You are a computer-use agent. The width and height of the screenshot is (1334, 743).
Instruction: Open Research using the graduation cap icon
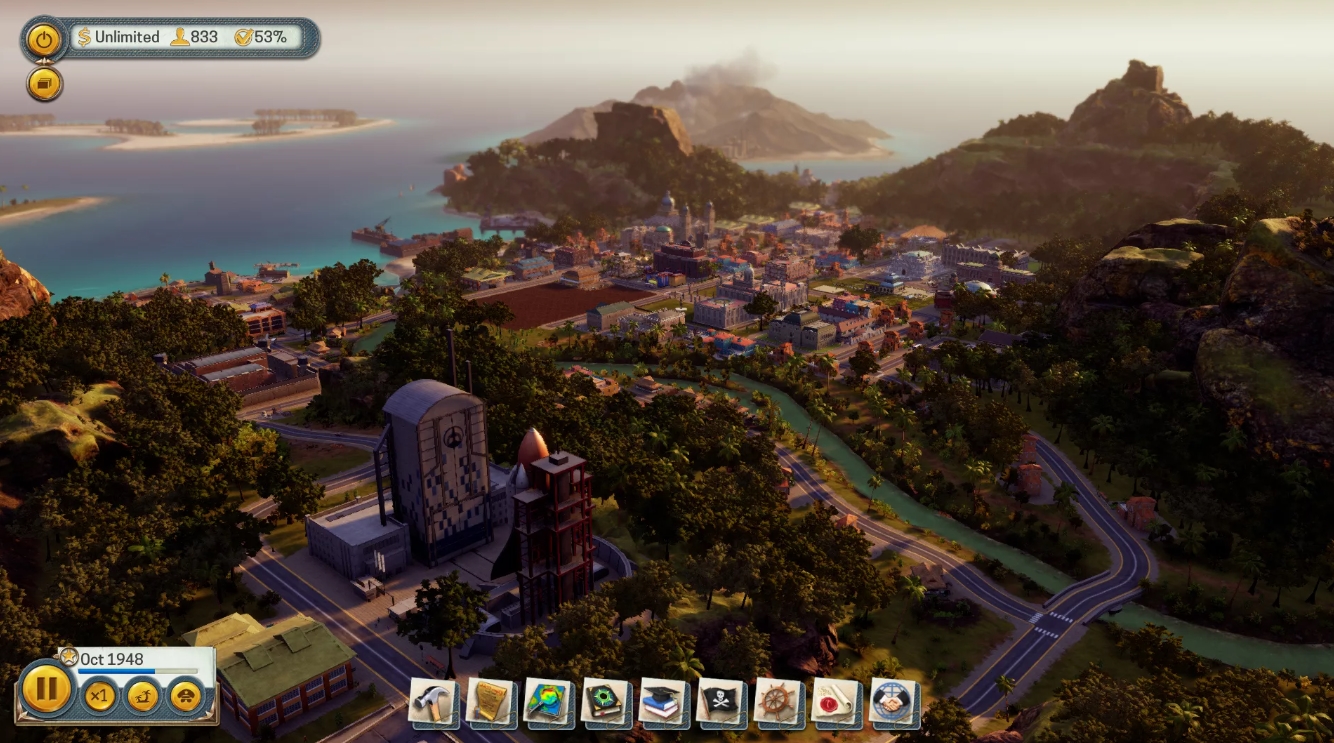coord(660,704)
